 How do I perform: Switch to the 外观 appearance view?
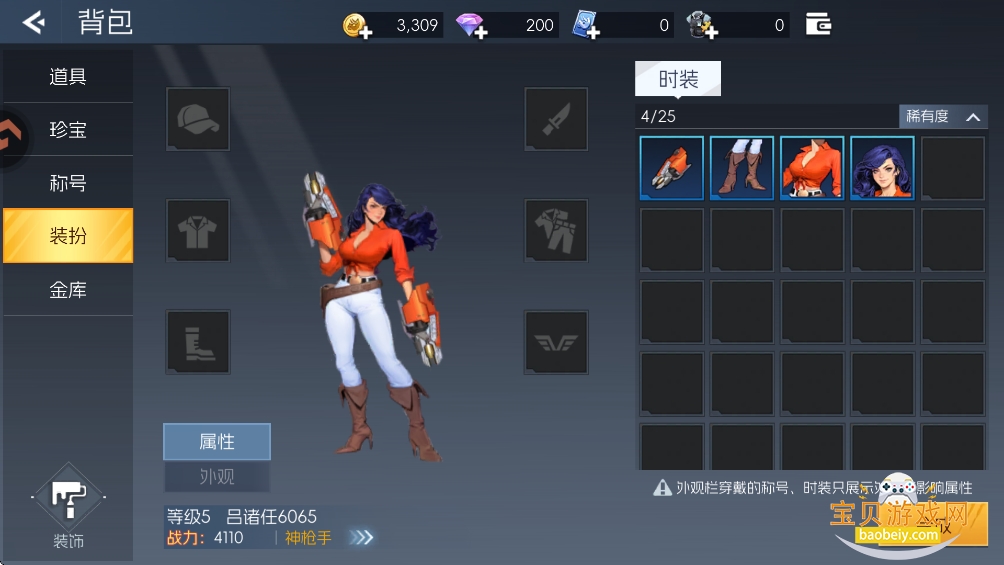point(217,476)
